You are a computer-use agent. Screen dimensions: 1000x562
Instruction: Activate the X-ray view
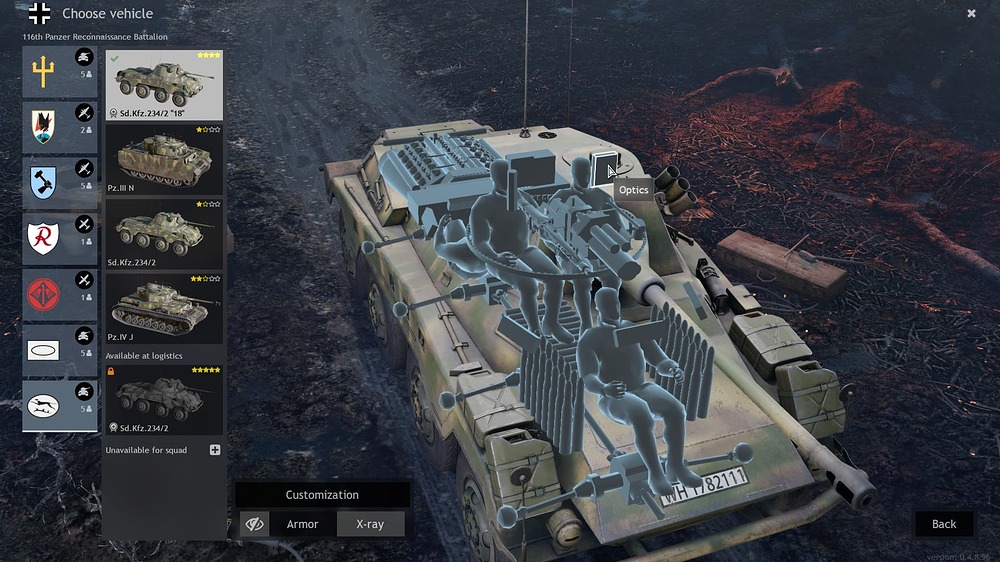pos(369,524)
